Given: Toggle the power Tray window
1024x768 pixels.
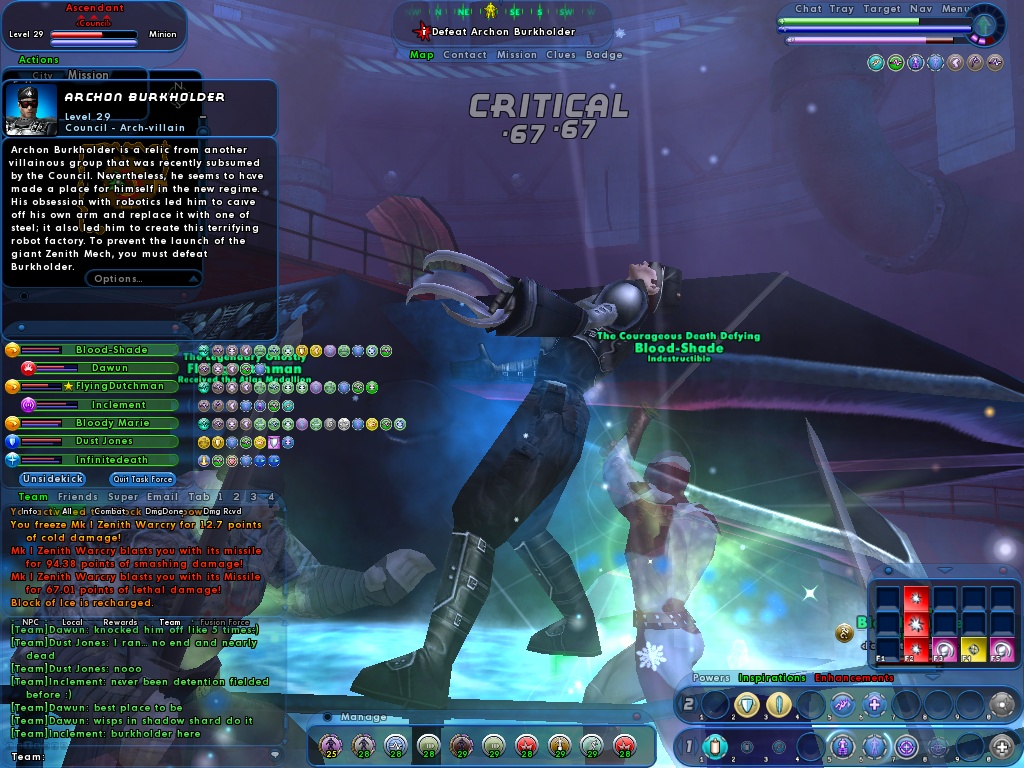Looking at the screenshot, I should click(842, 9).
